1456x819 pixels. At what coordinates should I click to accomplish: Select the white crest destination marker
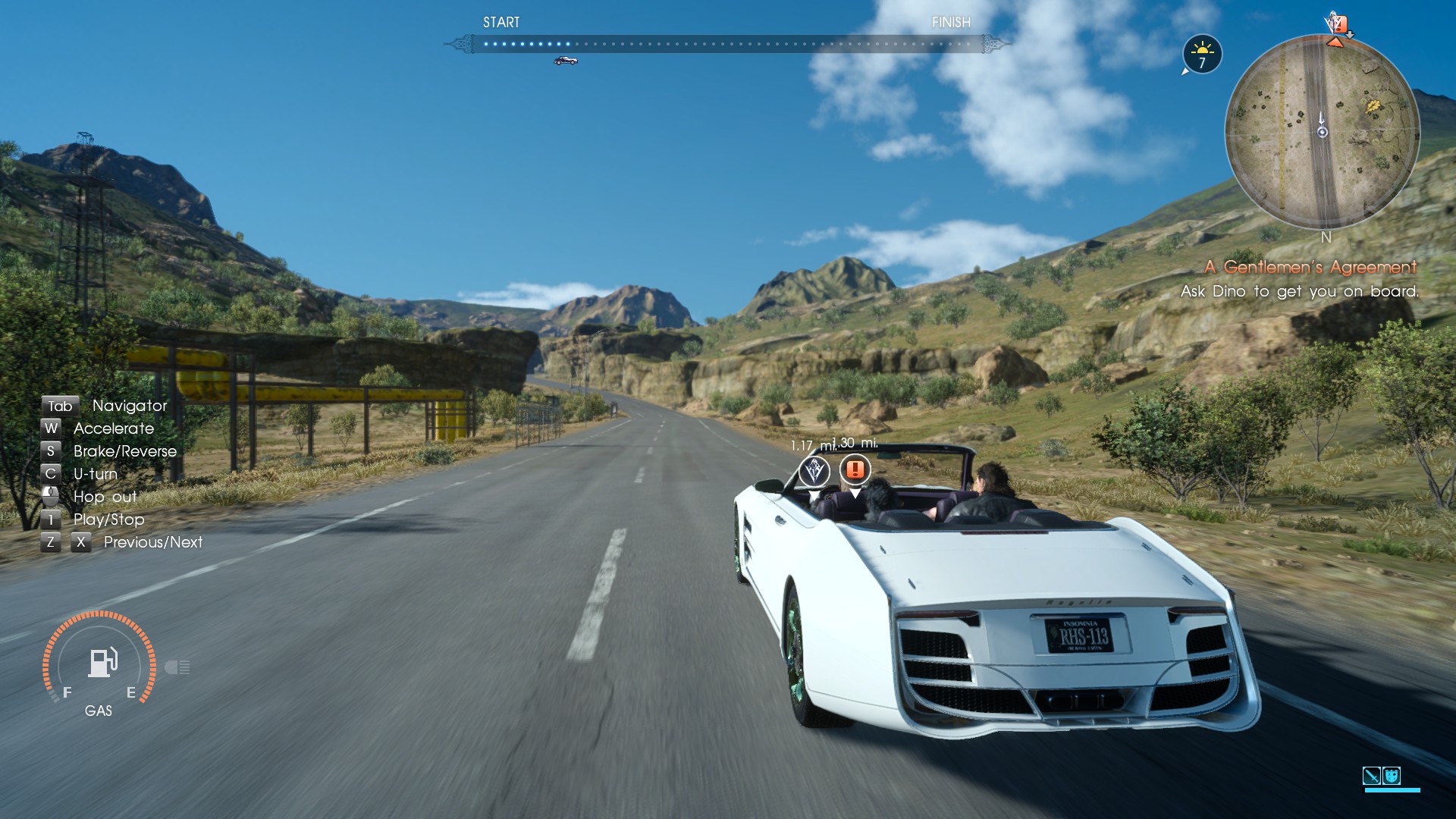point(814,471)
